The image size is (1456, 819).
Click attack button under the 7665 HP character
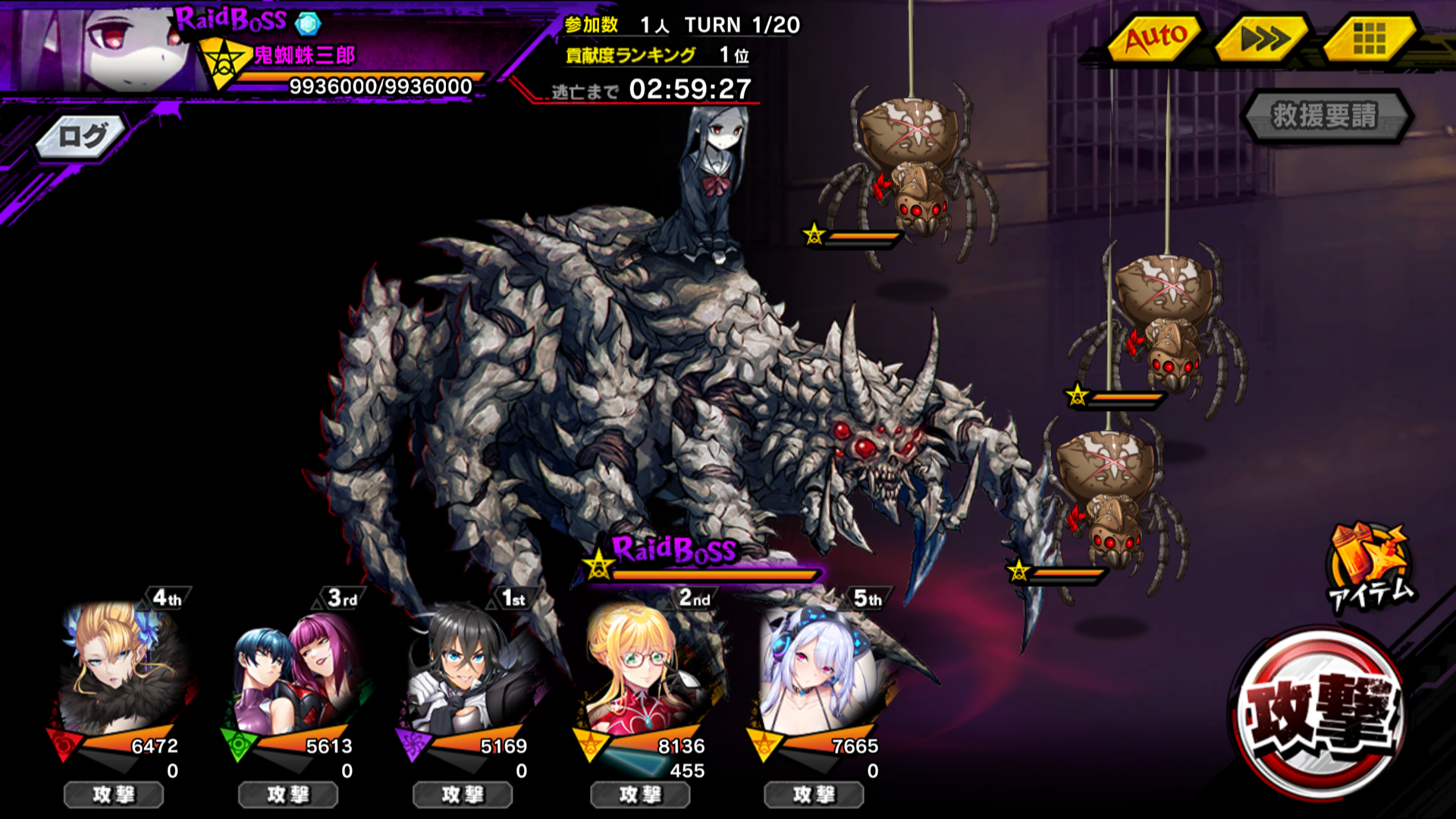click(x=814, y=795)
